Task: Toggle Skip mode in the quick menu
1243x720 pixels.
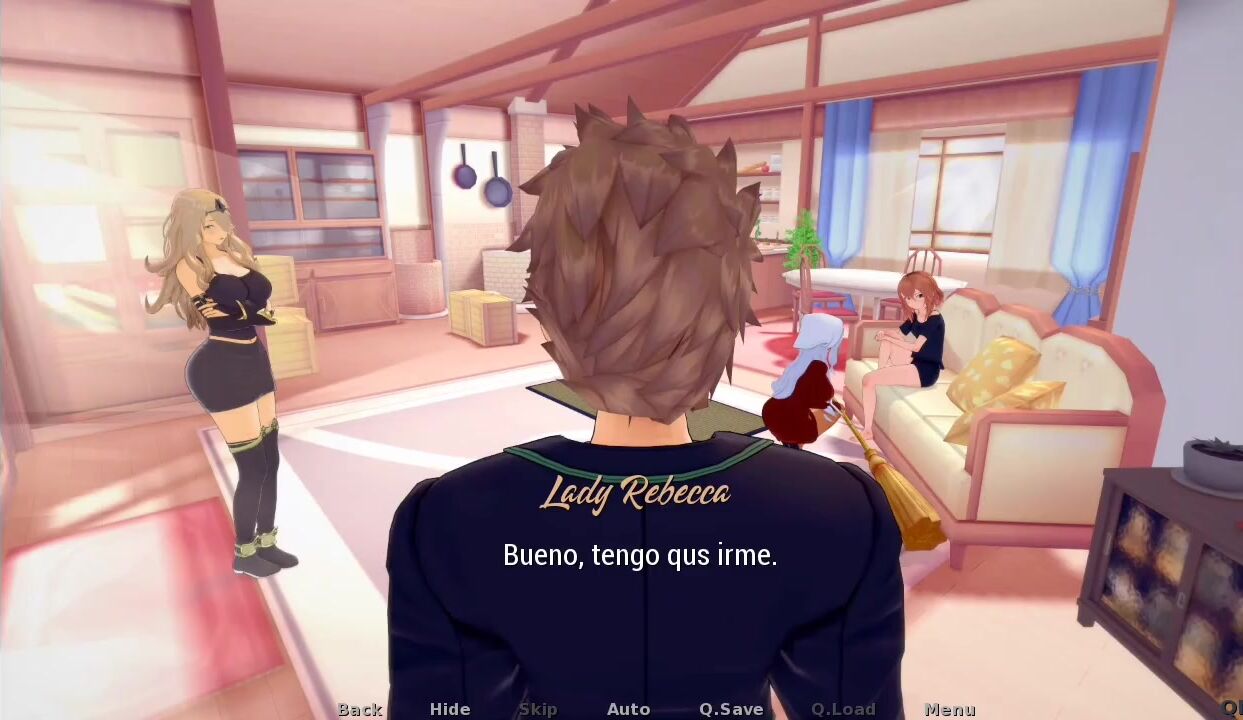Action: coord(538,709)
